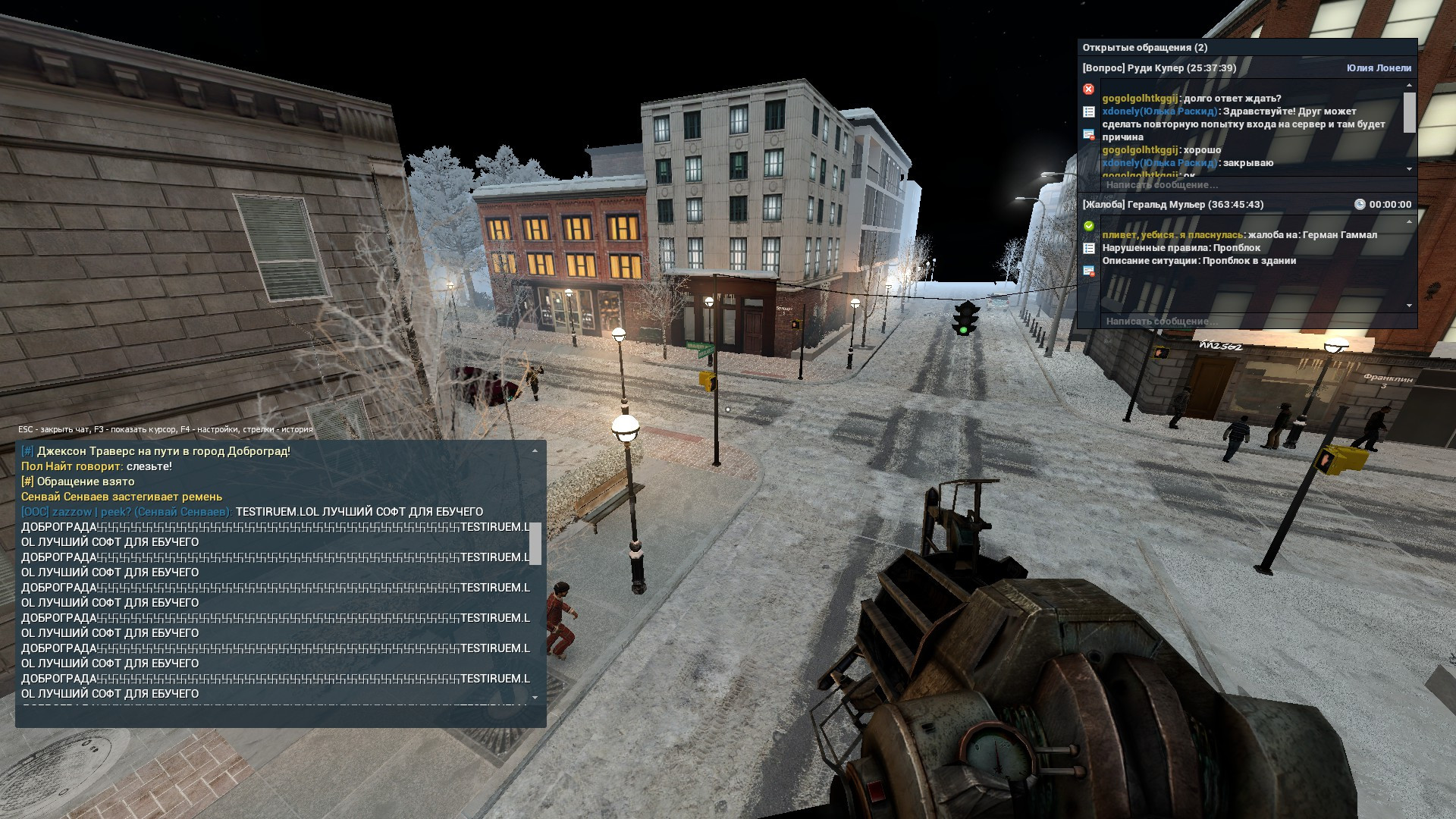This screenshot has height=819, width=1456.
Task: Click the chat log scrollbar thumb
Action: (535, 543)
